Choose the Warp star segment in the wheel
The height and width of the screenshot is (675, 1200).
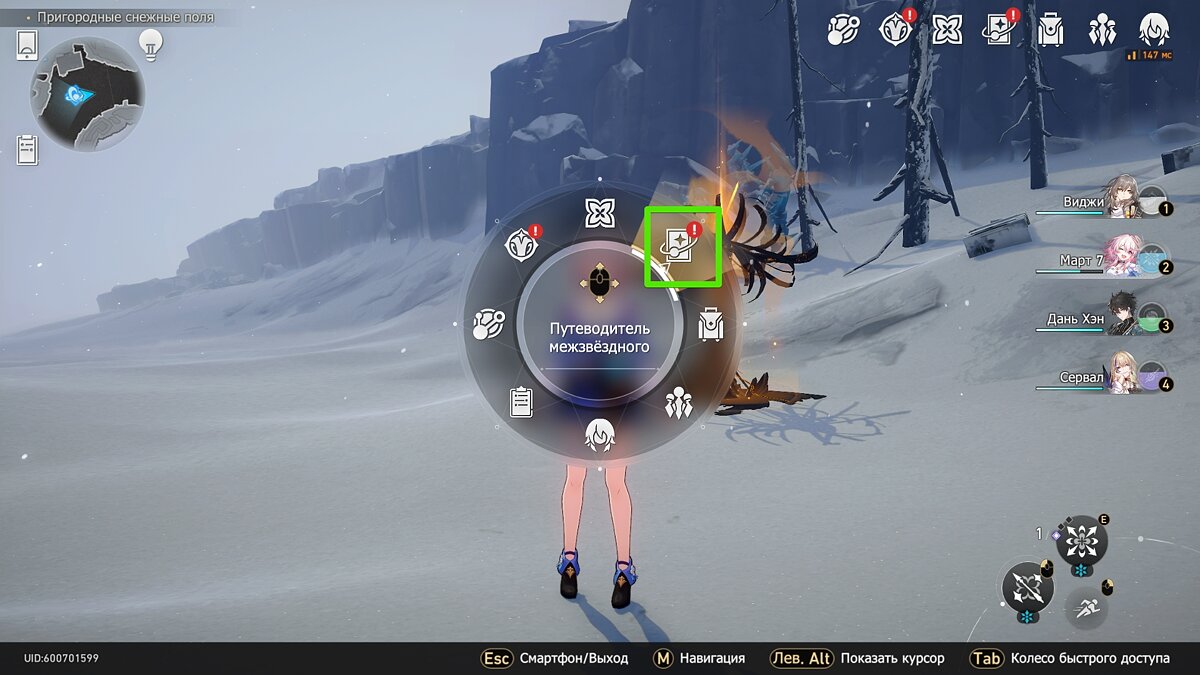coord(600,212)
